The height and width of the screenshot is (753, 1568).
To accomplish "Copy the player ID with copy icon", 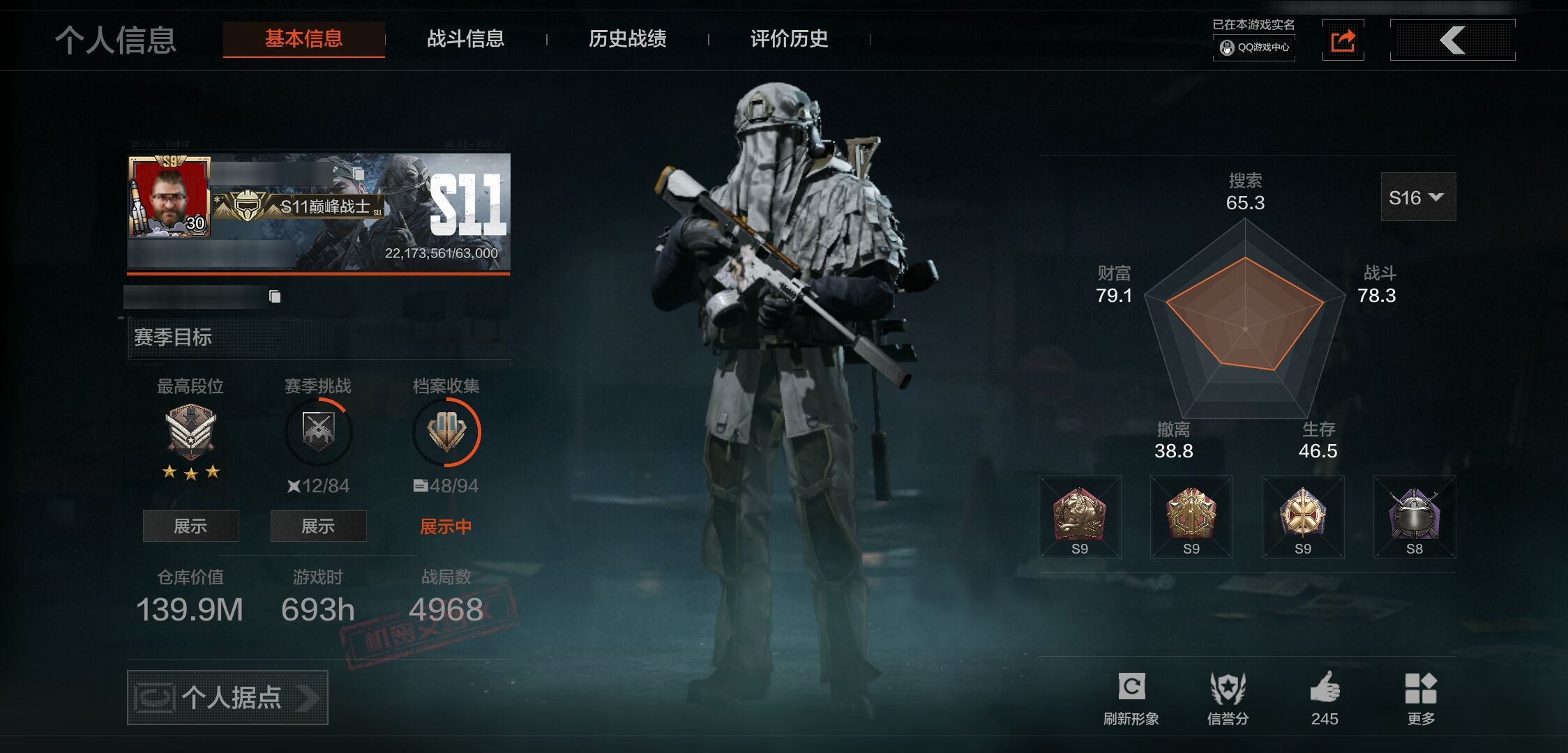I will [275, 297].
